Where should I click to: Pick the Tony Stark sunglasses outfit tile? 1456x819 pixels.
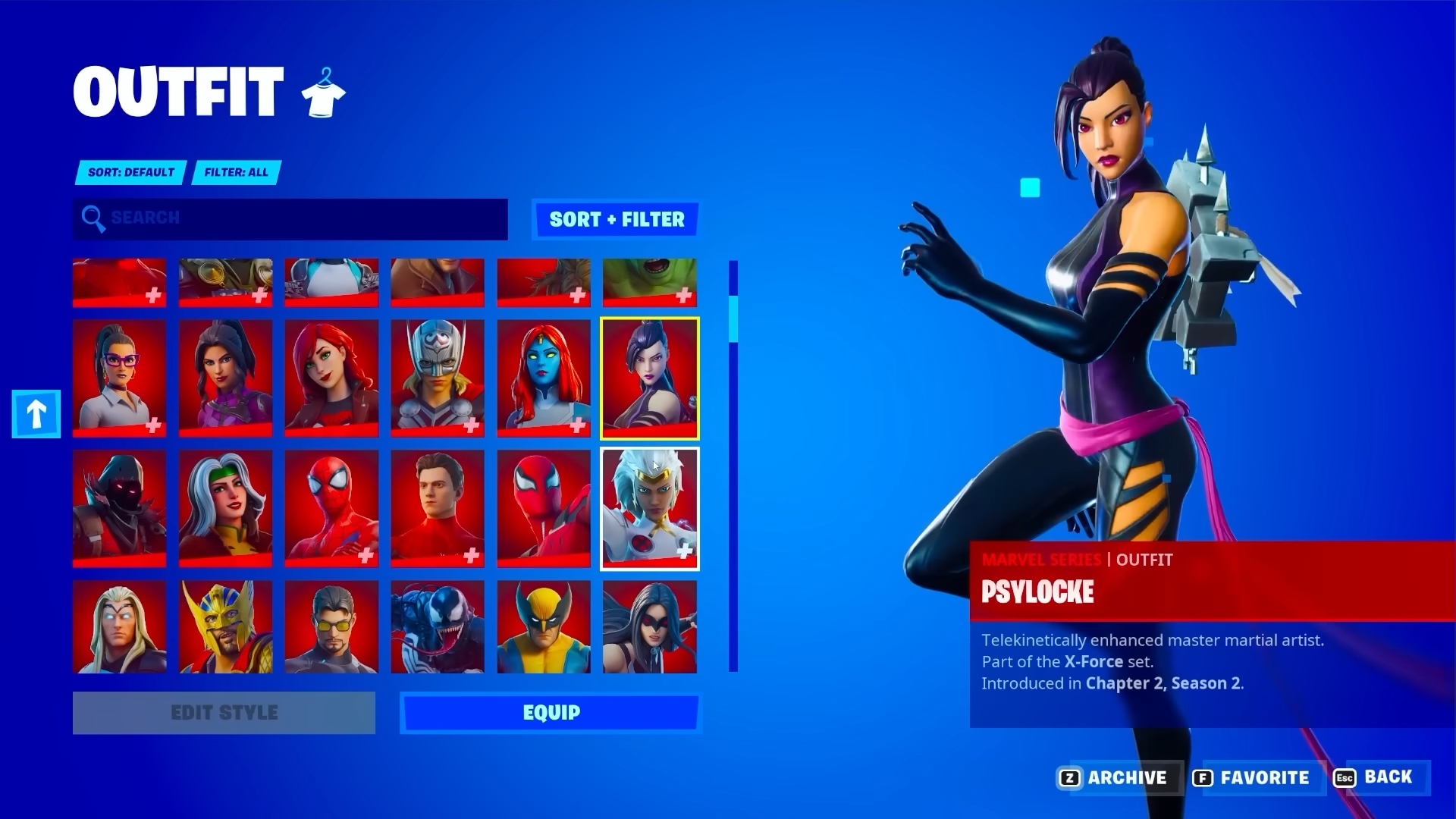[x=331, y=627]
